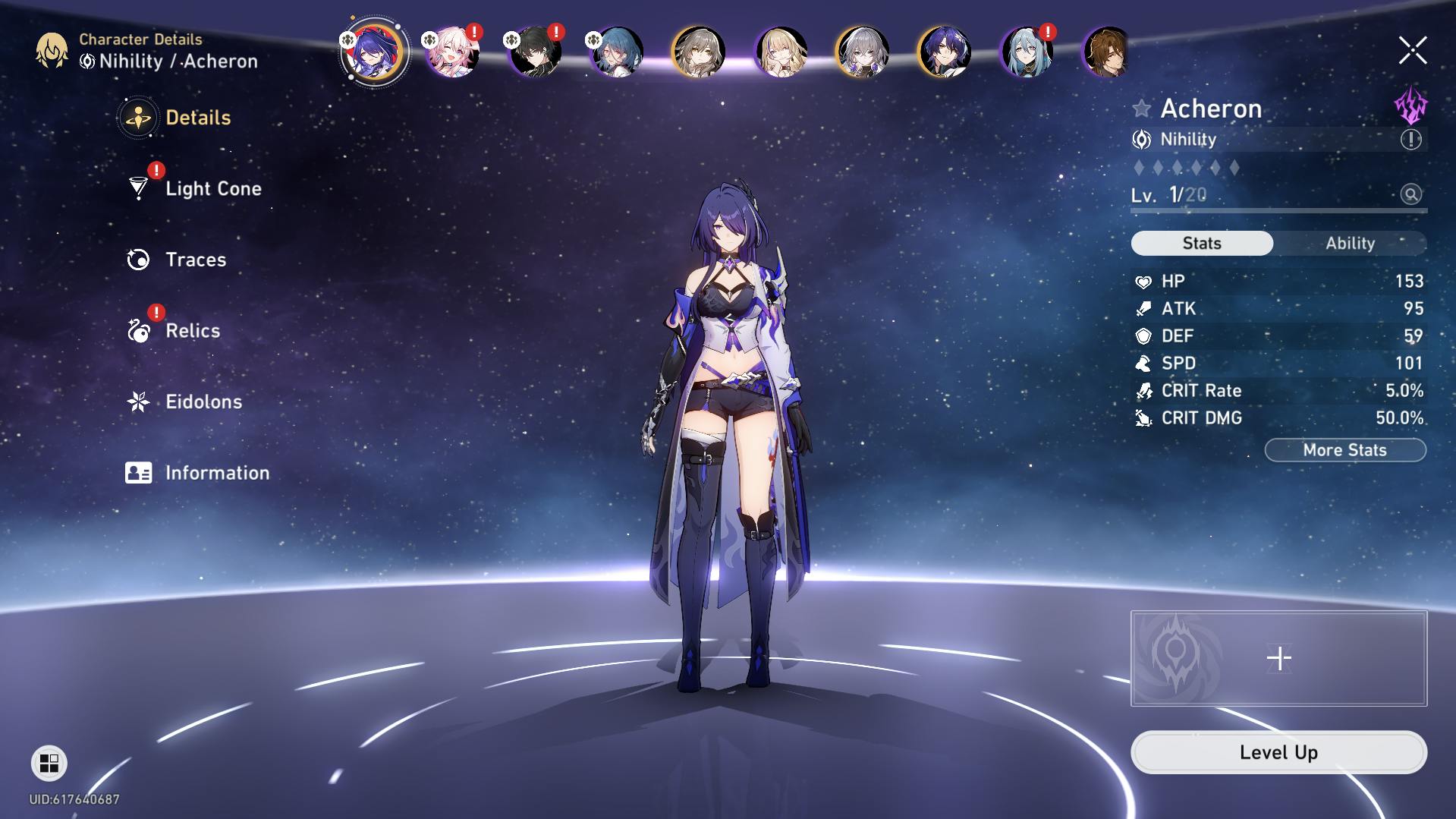Viewport: 1456px width, 819px height.
Task: Level up Acheron
Action: pyautogui.click(x=1278, y=752)
